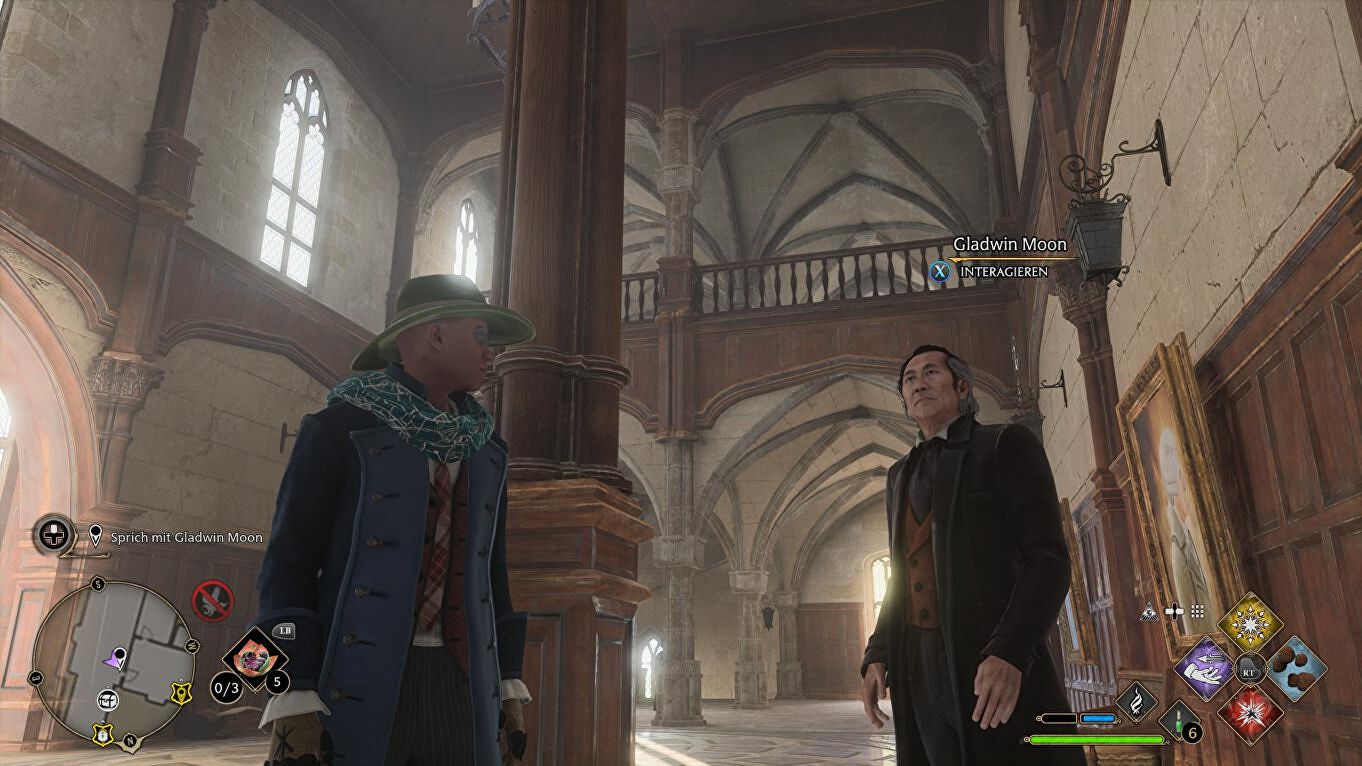Click the 'Sprich mit Gladwin Moon' quest tracker

187,537
